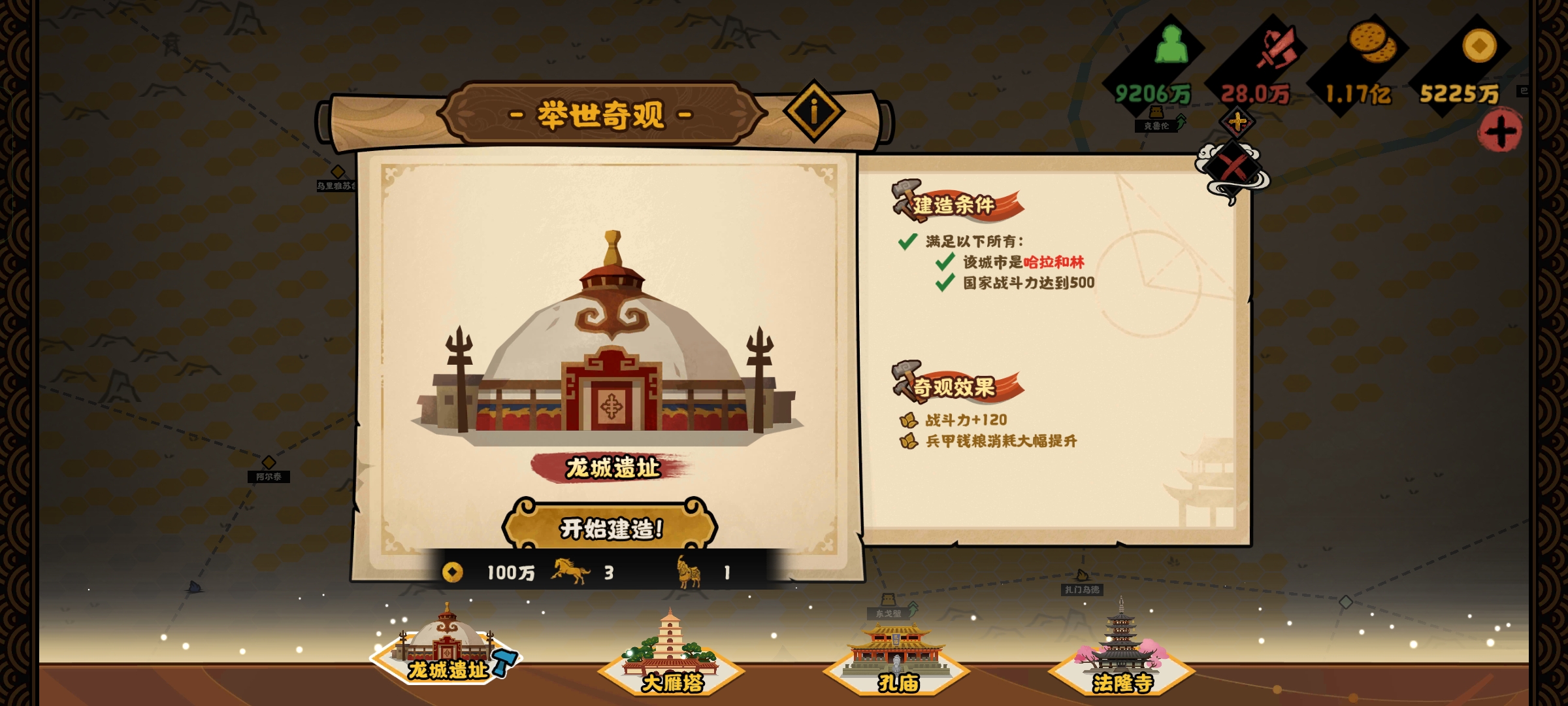Image resolution: width=1568 pixels, height=706 pixels.
Task: Open the info icon beside 举世奇观 banner
Action: [813, 111]
